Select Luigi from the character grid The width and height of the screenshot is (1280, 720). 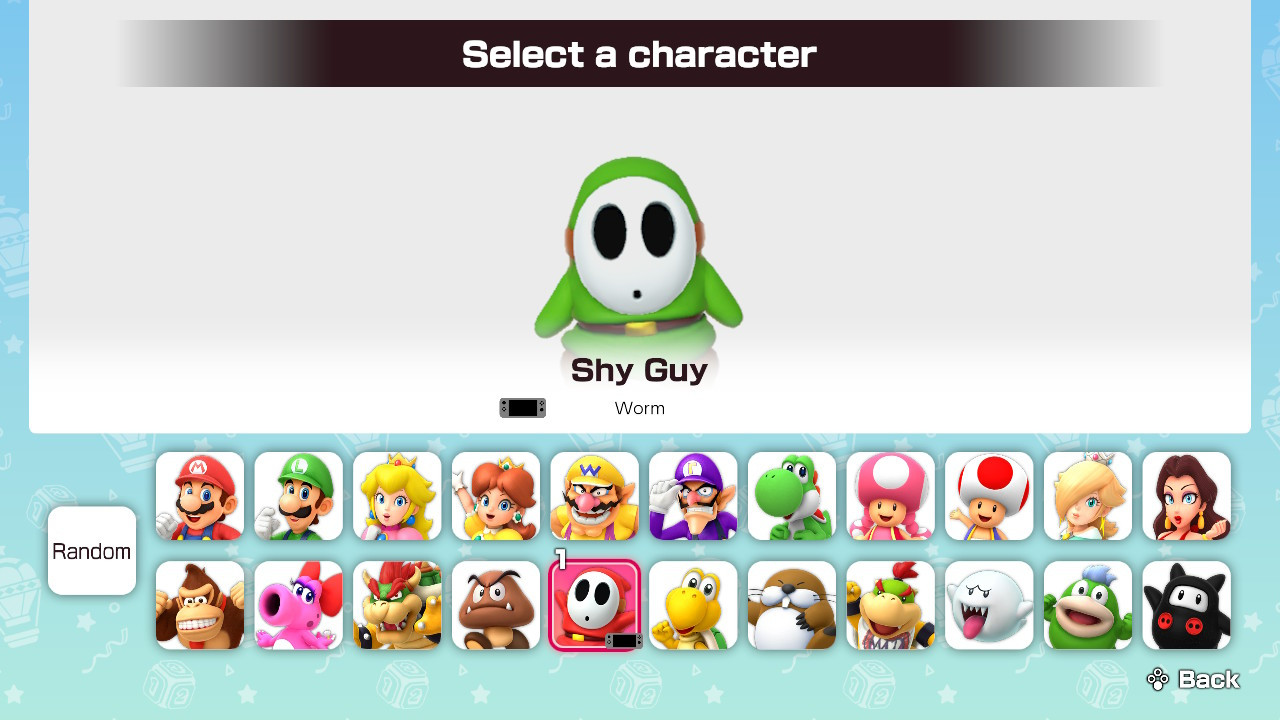(298, 497)
